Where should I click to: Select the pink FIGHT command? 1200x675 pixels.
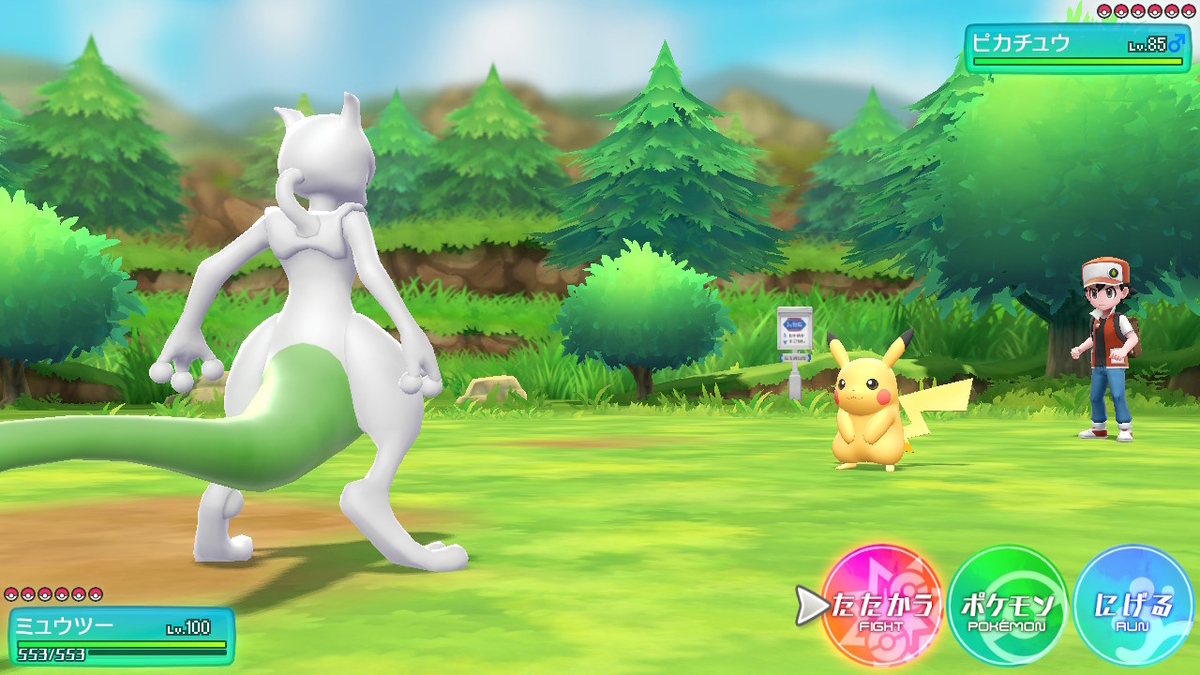click(x=882, y=607)
